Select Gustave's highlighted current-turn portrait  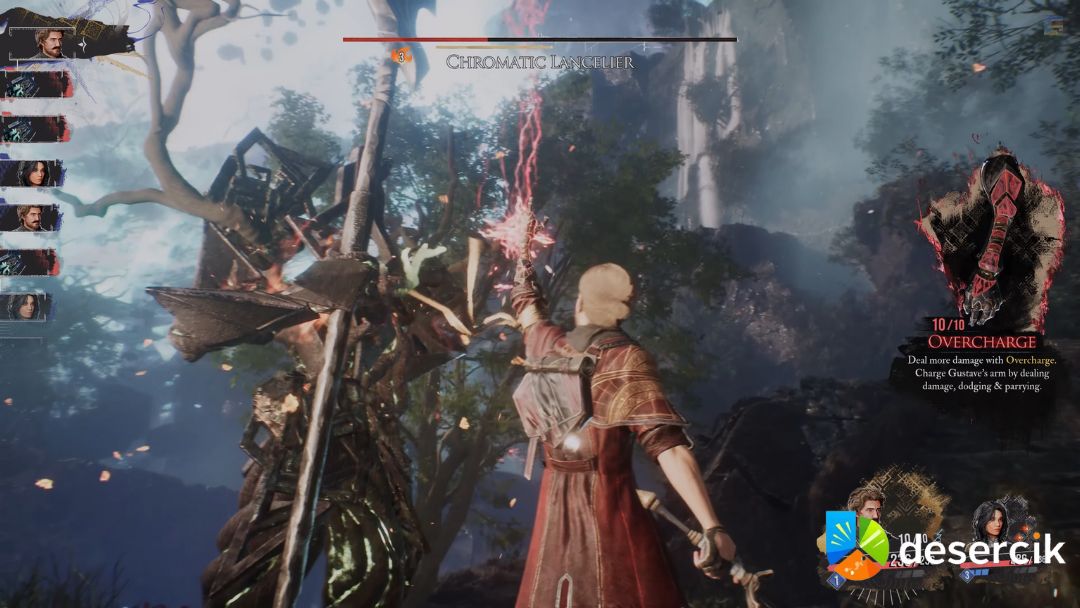click(x=49, y=42)
